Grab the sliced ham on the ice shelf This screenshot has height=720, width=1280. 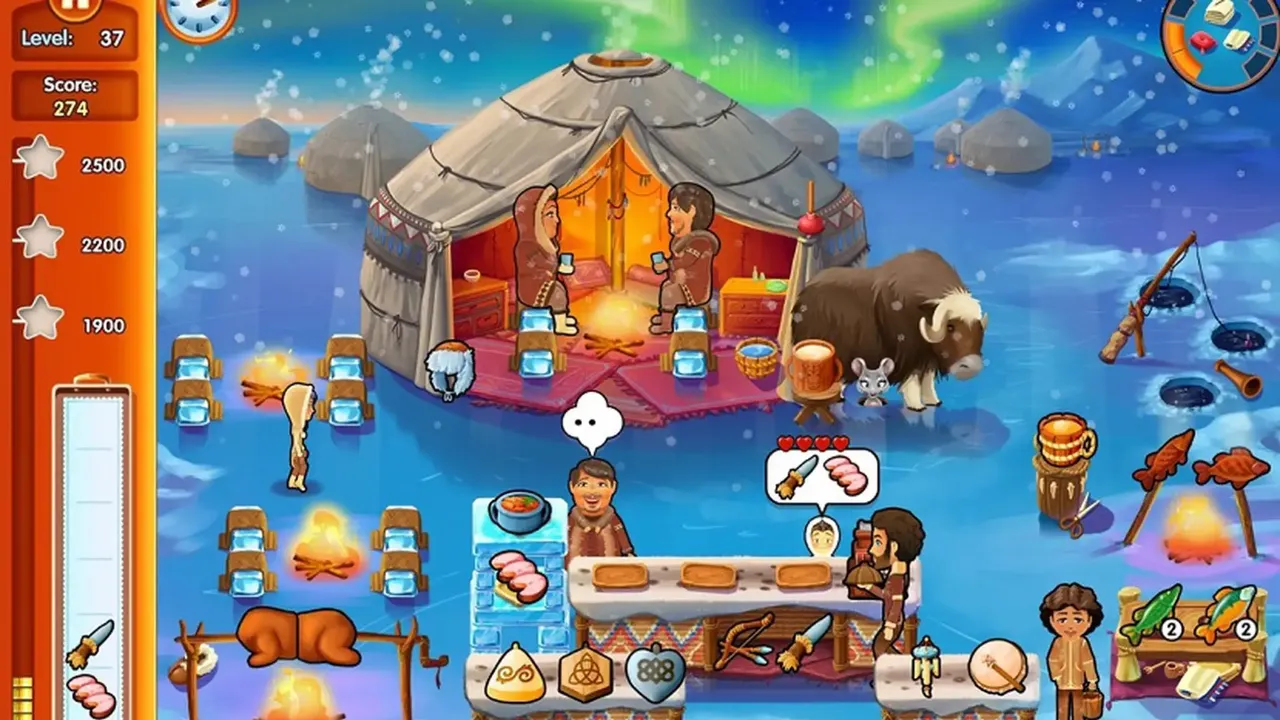coord(519,576)
